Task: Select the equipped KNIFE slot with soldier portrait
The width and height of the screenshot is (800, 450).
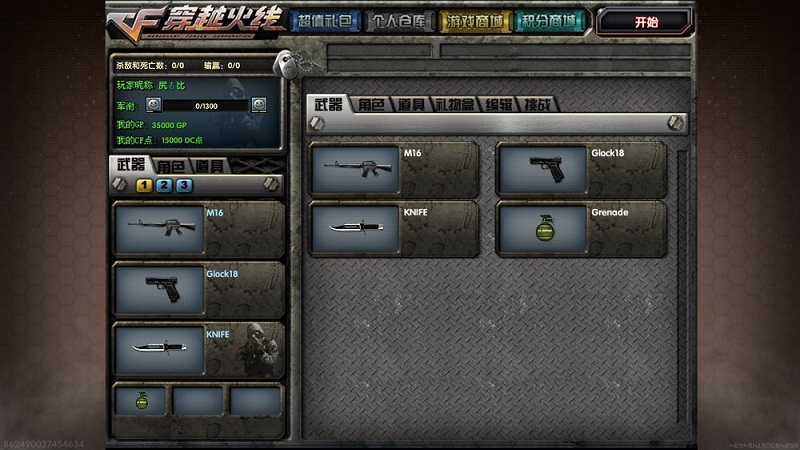Action: [x=198, y=349]
